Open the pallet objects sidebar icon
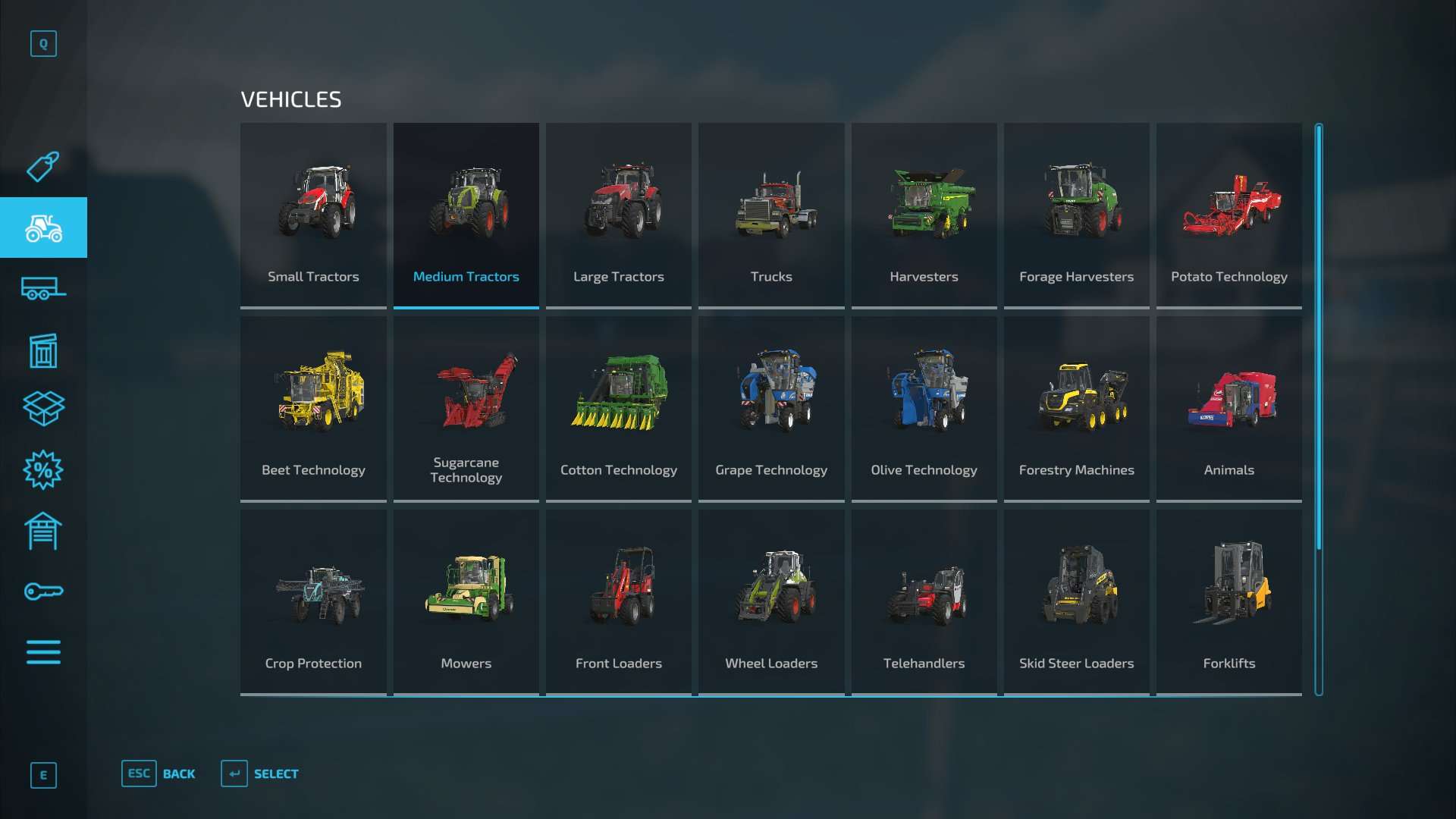Image resolution: width=1456 pixels, height=819 pixels. tap(43, 350)
